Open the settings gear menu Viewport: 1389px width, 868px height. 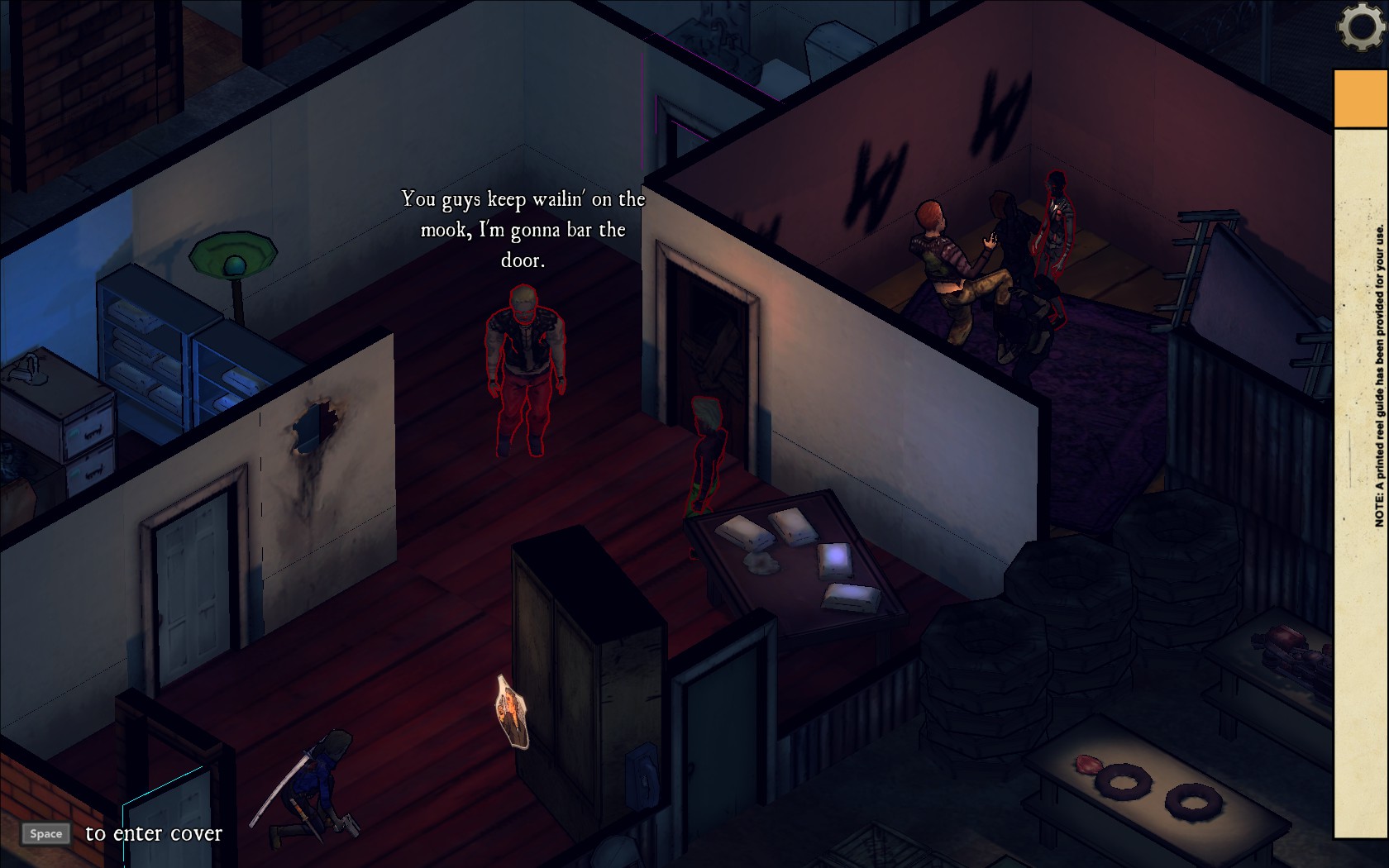pyautogui.click(x=1362, y=26)
